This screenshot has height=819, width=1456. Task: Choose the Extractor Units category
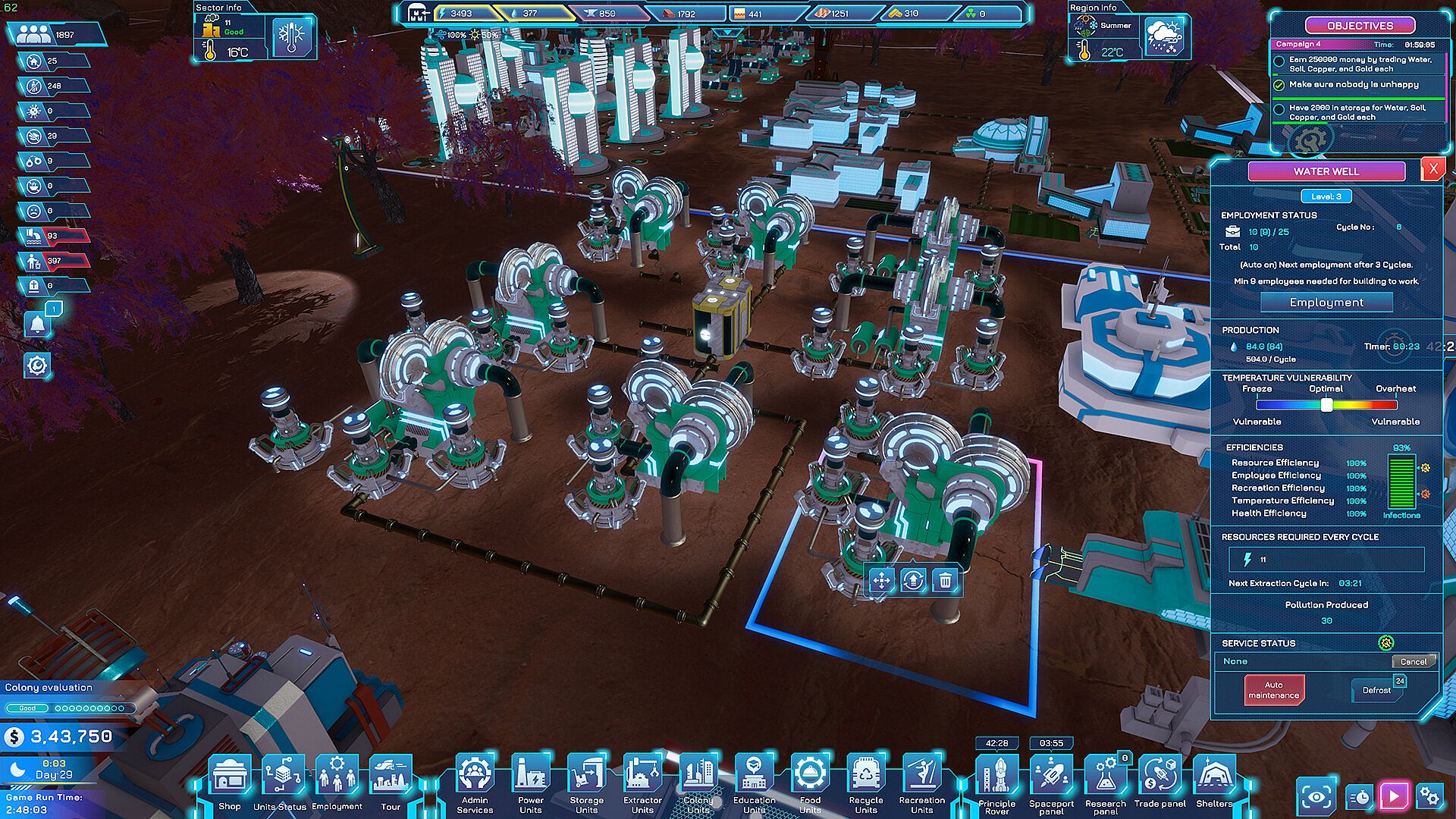[x=642, y=780]
